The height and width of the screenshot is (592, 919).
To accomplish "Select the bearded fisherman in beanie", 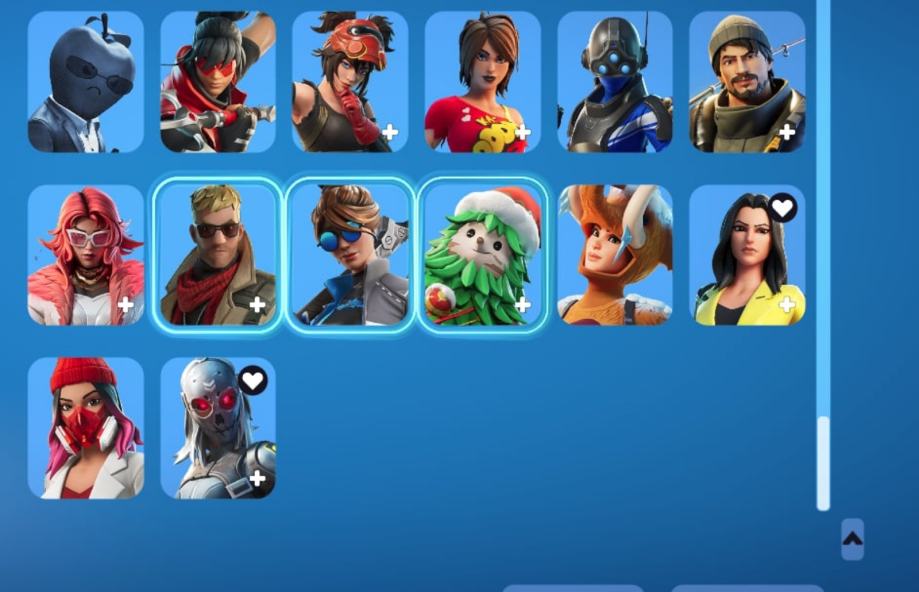I will pos(747,82).
